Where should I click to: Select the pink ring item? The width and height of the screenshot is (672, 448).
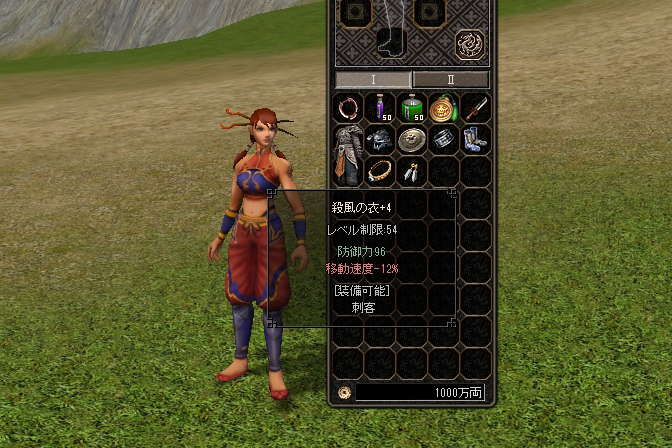[349, 107]
